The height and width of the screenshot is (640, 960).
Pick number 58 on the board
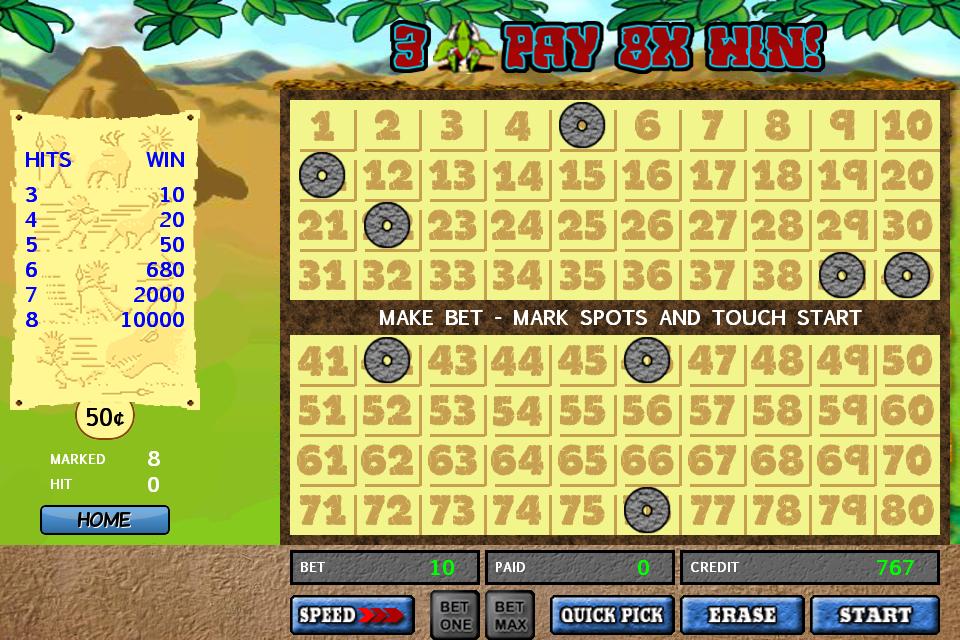pos(777,410)
